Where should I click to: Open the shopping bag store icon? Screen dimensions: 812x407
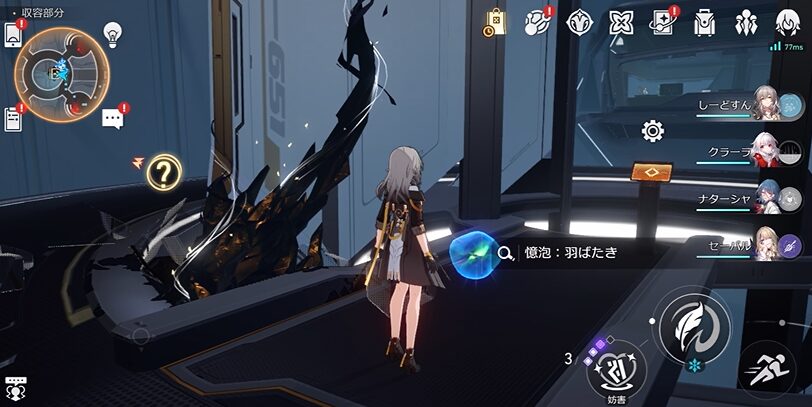(495, 22)
